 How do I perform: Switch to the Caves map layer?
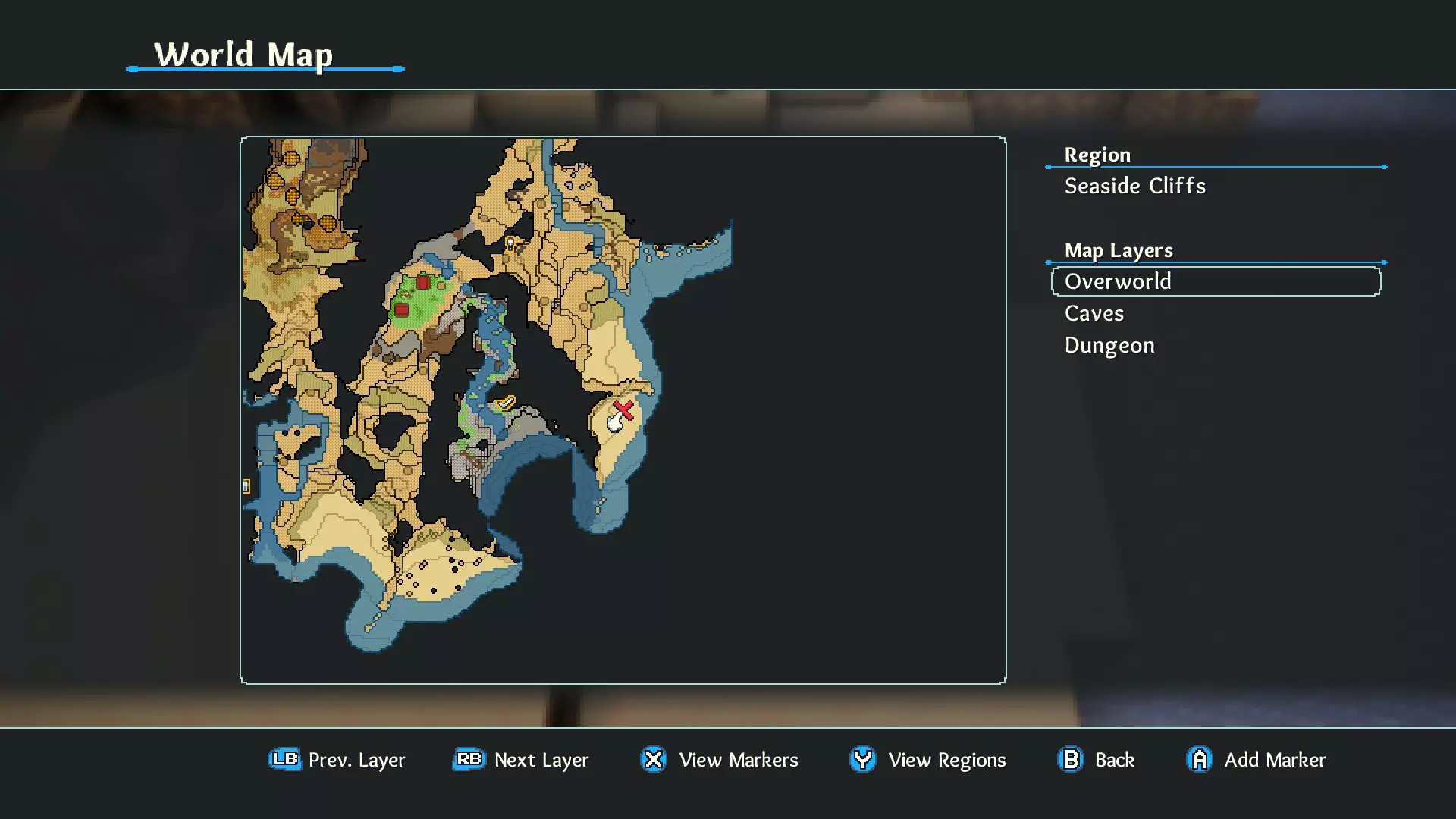pos(1094,313)
